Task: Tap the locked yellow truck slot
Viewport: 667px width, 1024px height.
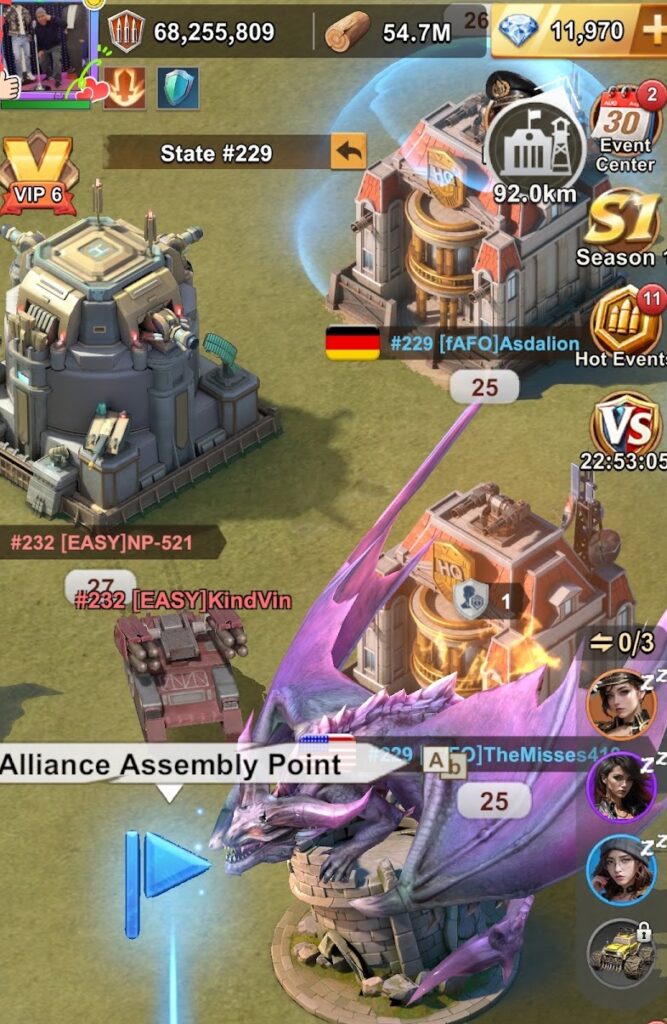Action: (x=622, y=952)
